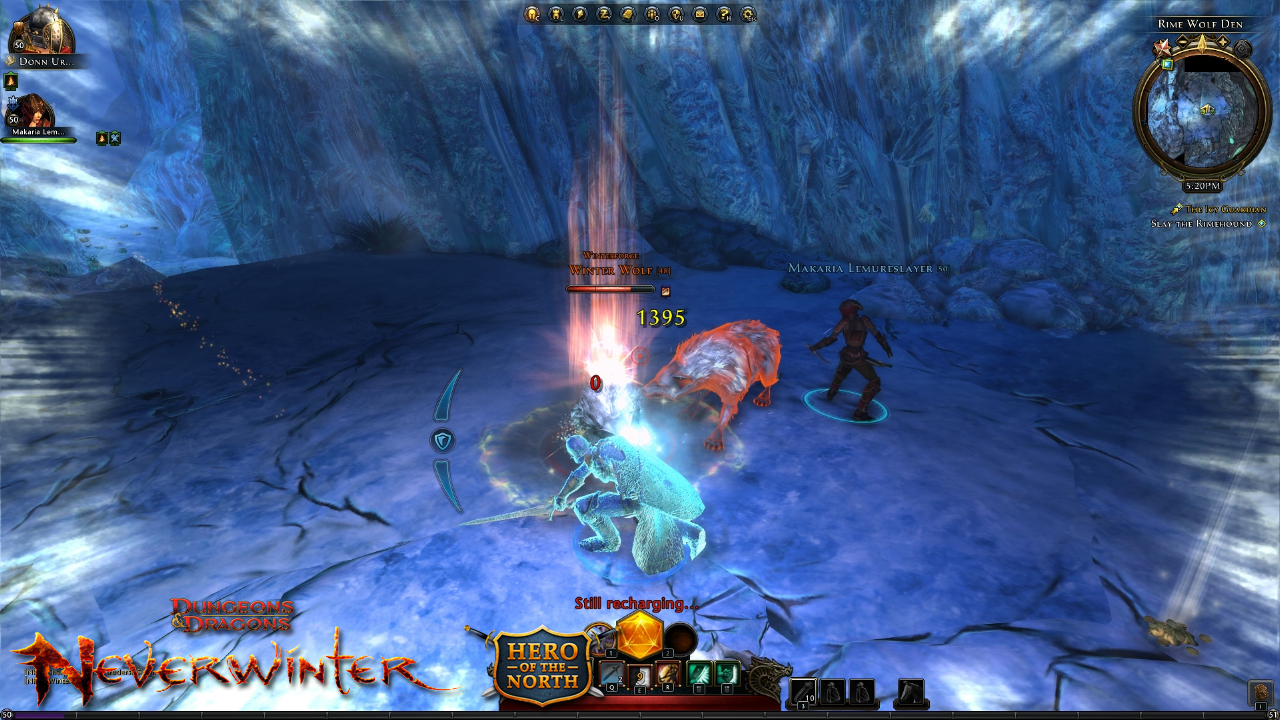1280x720 pixels.
Task: Activate the glowing D20 daily power
Action: tap(639, 640)
